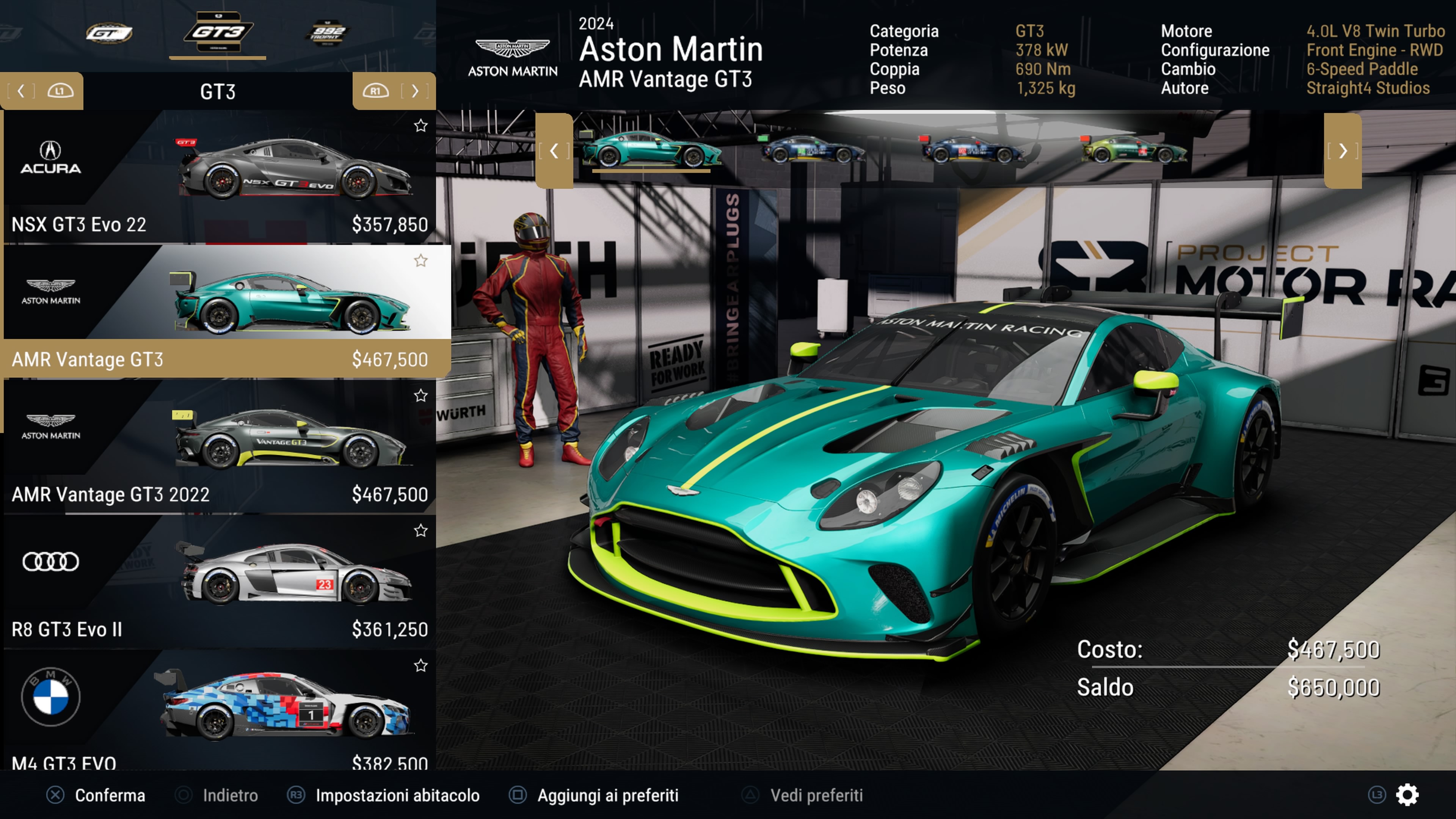Select the GT3 class tab
This screenshot has width=1456, height=819.
pyautogui.click(x=218, y=33)
